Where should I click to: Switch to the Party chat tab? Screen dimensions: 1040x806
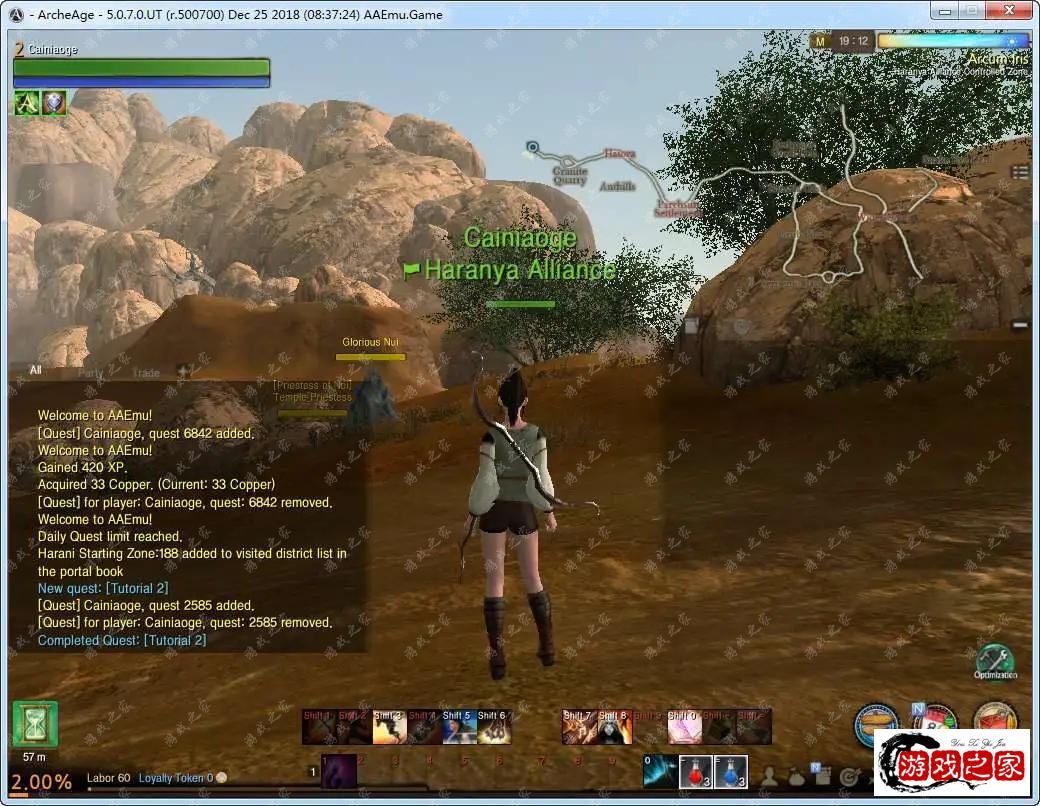click(x=91, y=373)
